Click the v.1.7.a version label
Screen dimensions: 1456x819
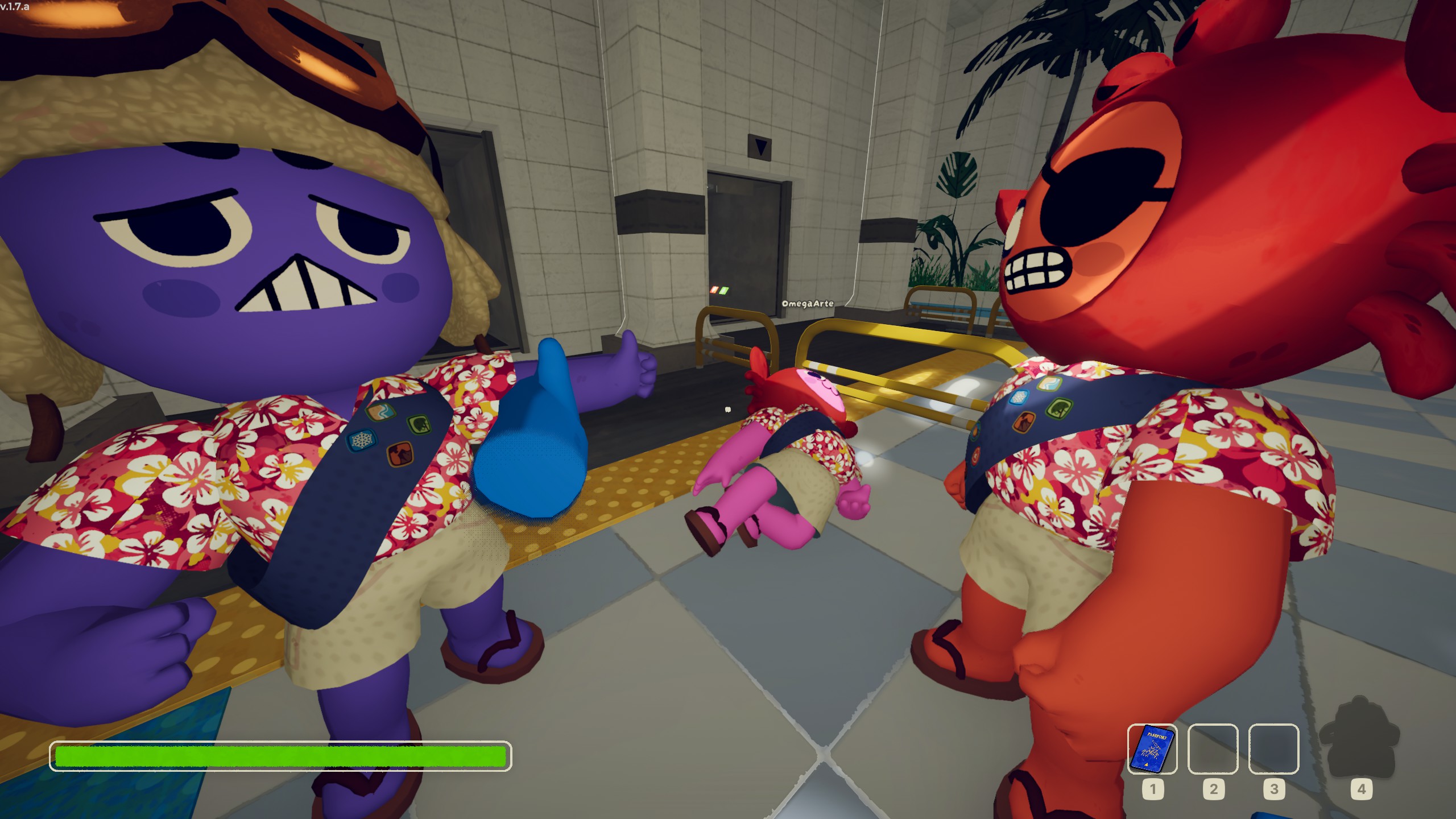pyautogui.click(x=15, y=7)
